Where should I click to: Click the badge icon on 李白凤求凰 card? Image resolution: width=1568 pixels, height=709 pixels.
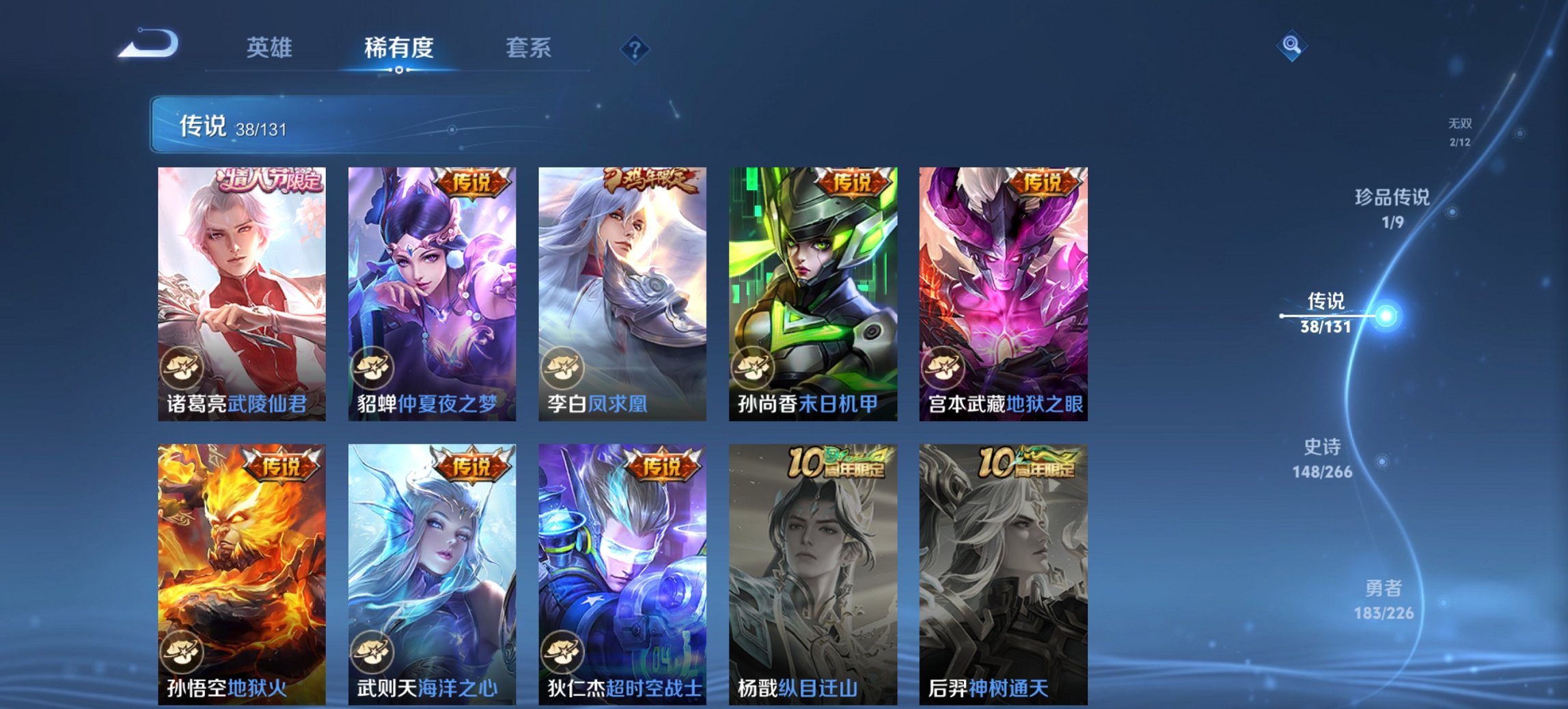click(563, 367)
